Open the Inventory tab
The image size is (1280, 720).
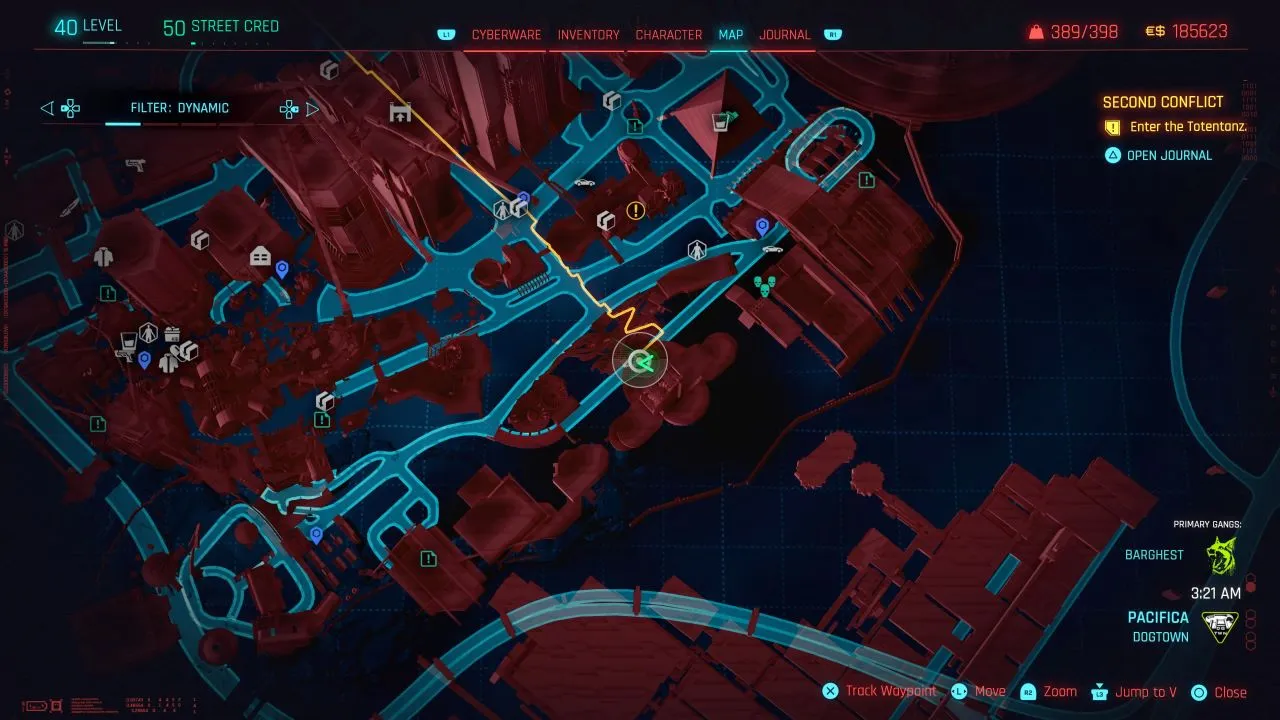point(587,34)
